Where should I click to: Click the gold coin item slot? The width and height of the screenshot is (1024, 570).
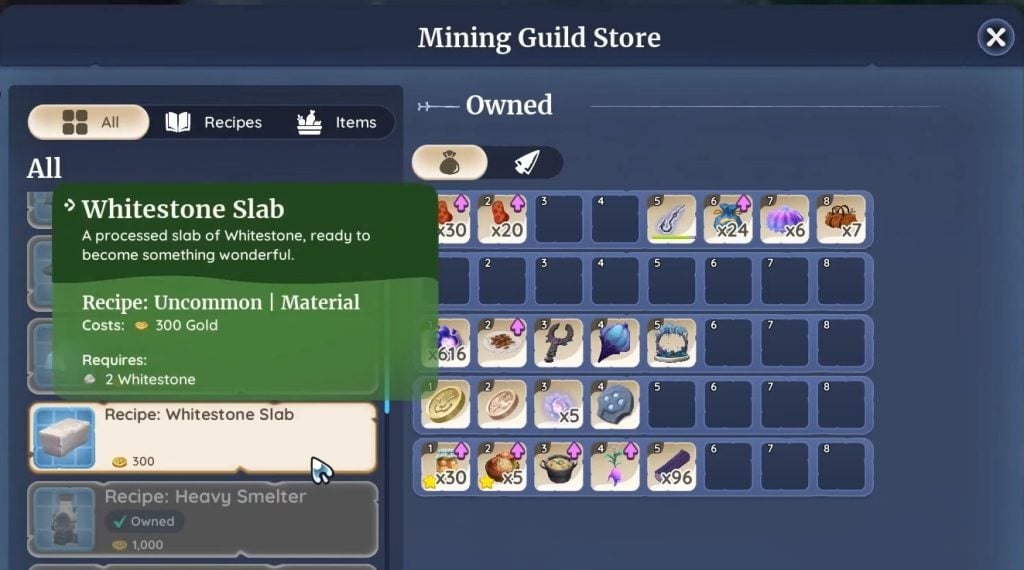[x=446, y=404]
